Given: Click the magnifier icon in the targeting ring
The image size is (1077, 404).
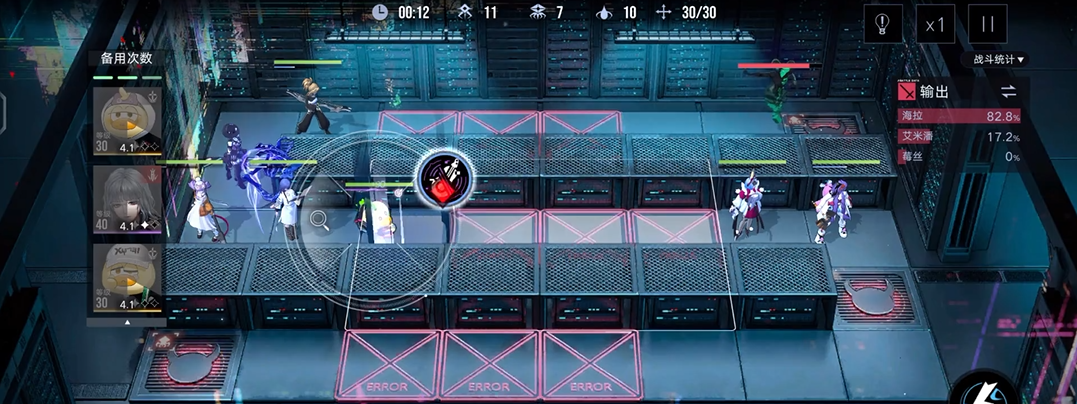Looking at the screenshot, I should click(319, 218).
